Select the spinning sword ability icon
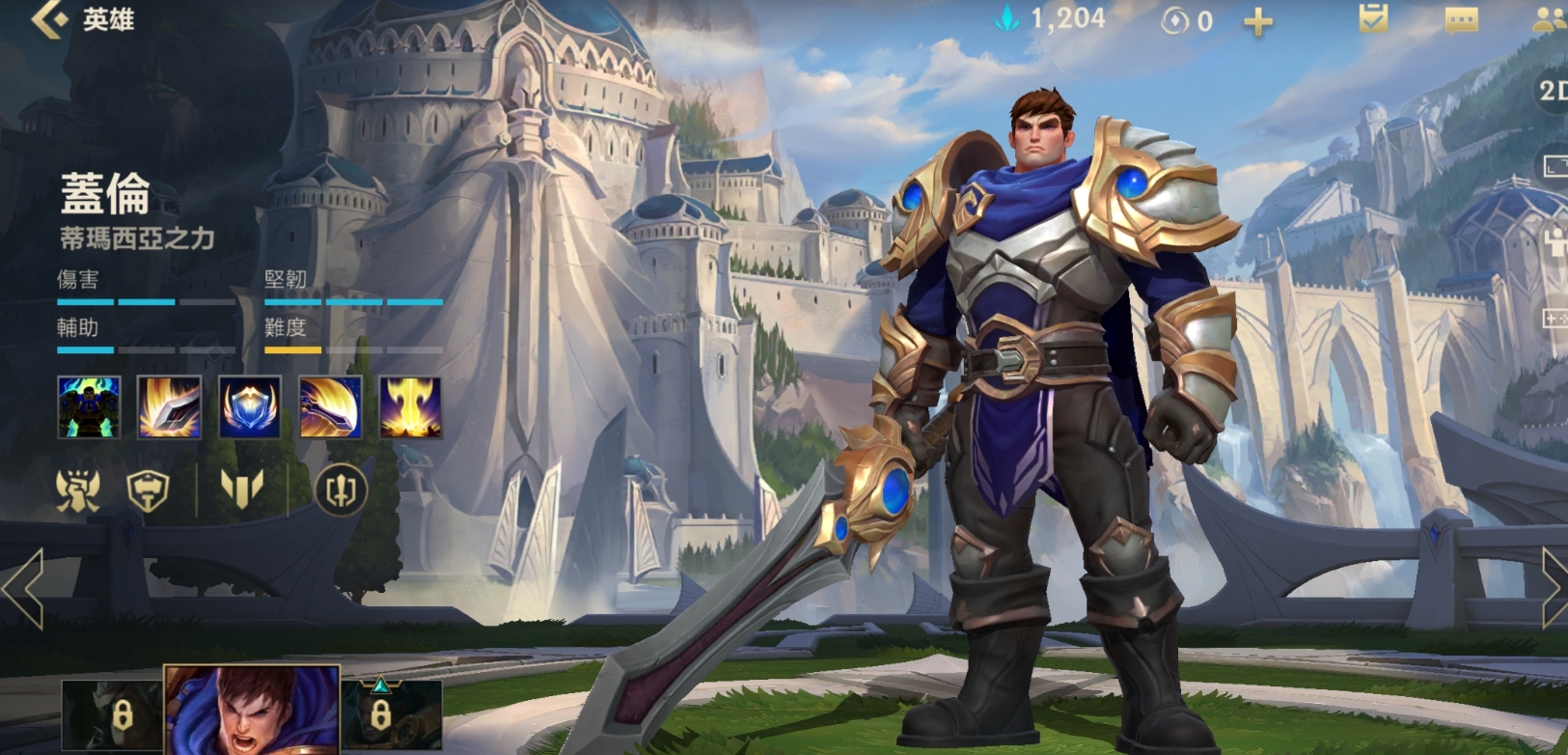This screenshot has width=1568, height=755. 330,407
